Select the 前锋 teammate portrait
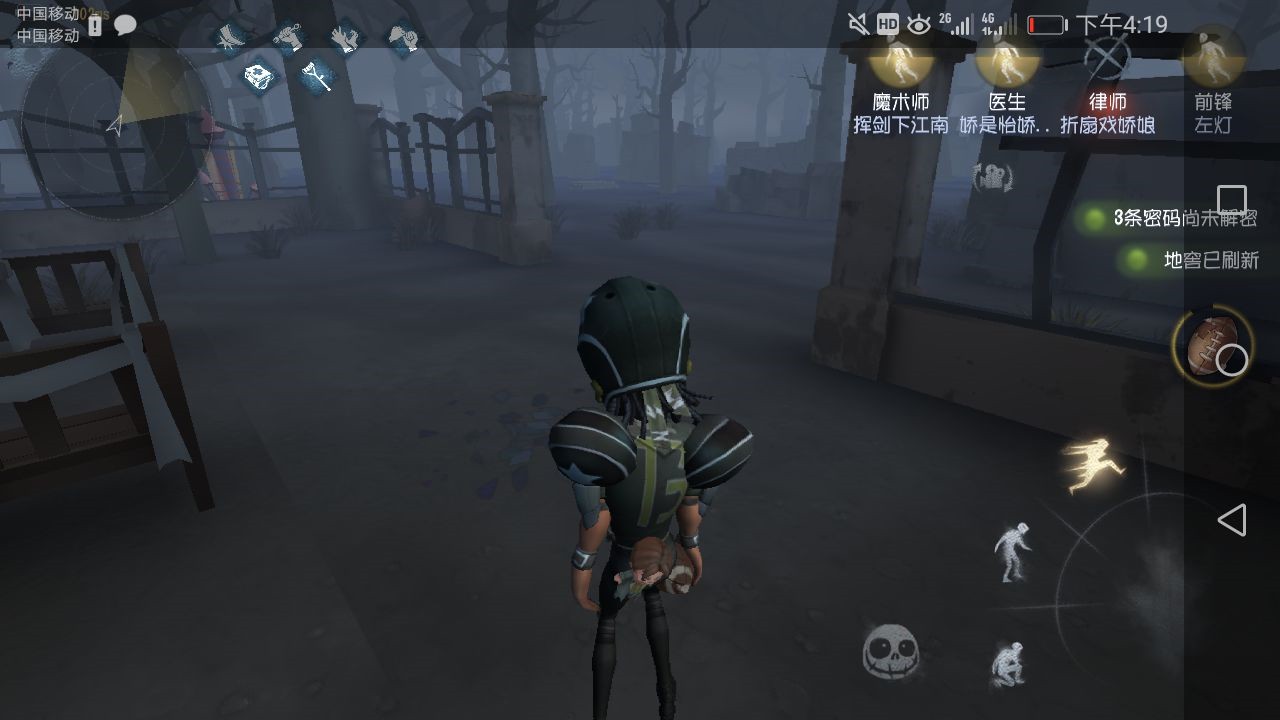This screenshot has height=720, width=1280. 1213,60
